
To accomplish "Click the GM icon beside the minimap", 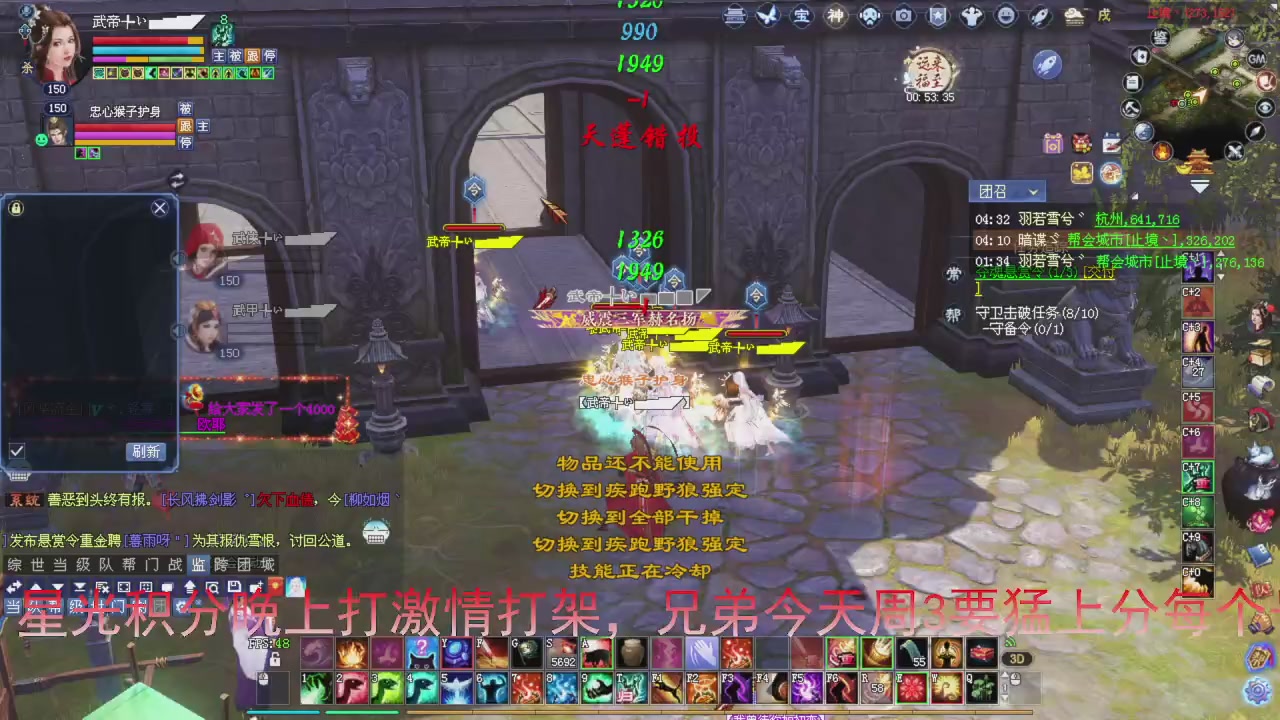I will (1256, 59).
